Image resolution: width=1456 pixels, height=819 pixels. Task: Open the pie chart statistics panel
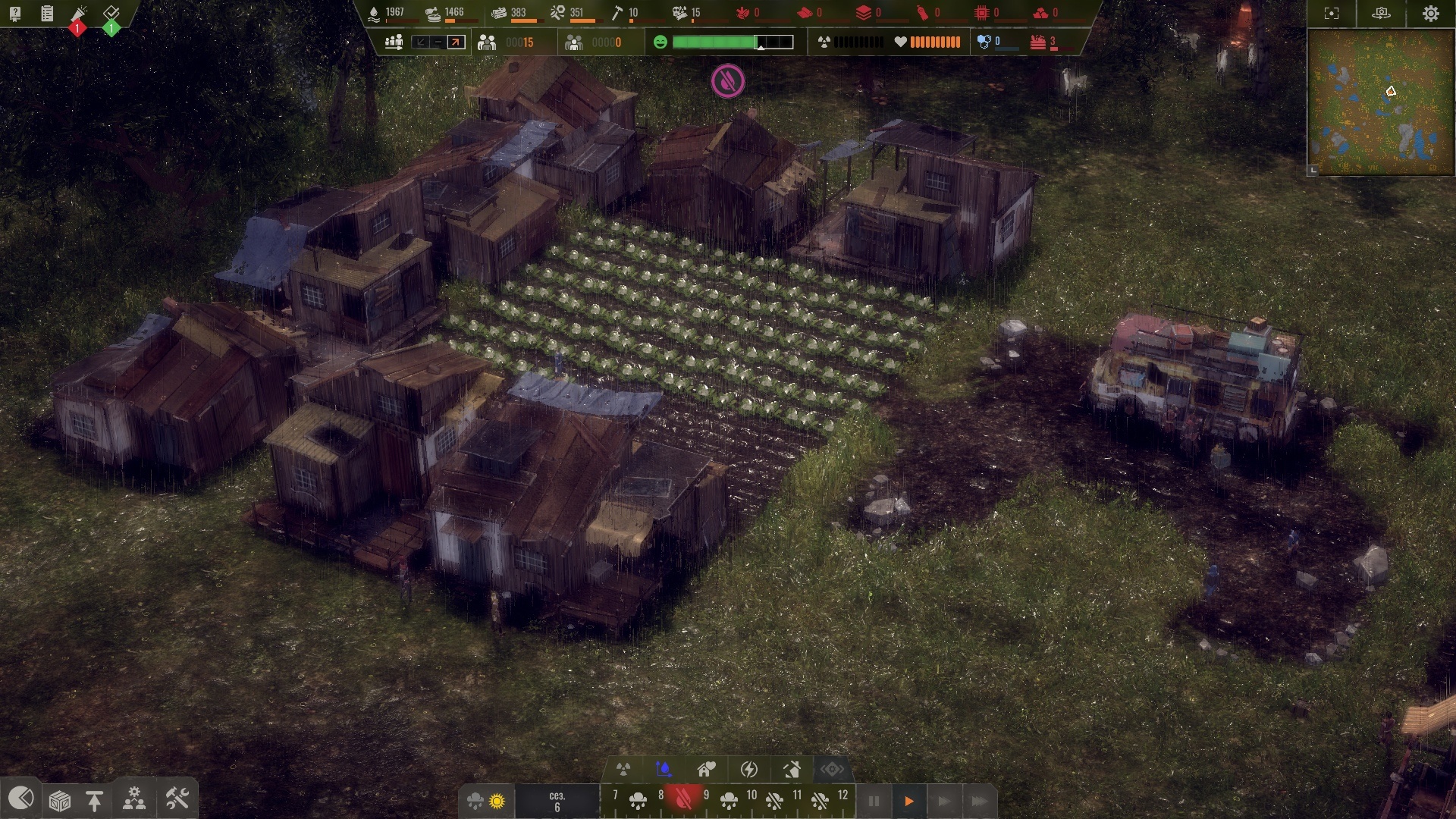click(x=20, y=799)
